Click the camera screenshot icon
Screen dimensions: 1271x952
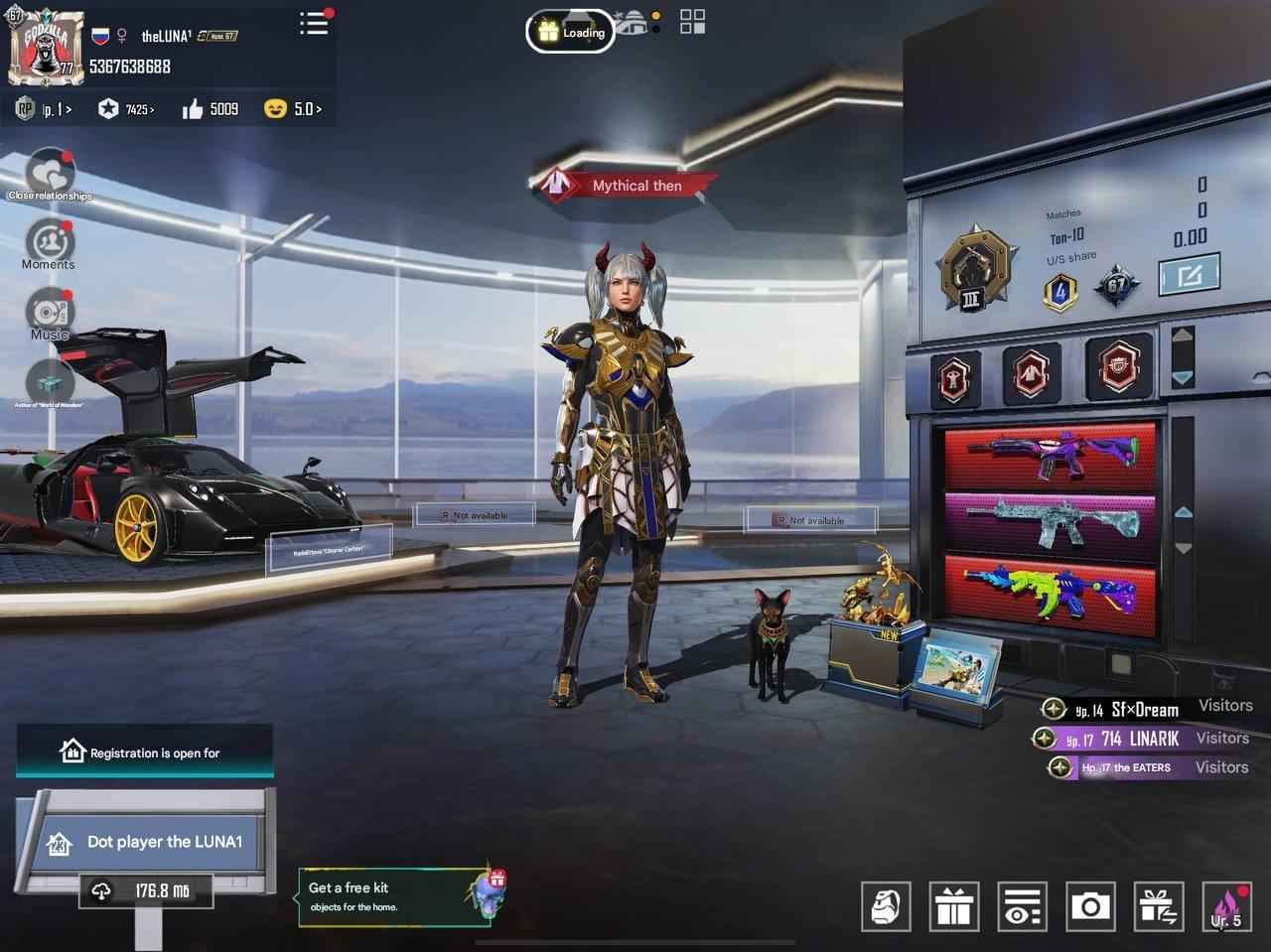1091,905
